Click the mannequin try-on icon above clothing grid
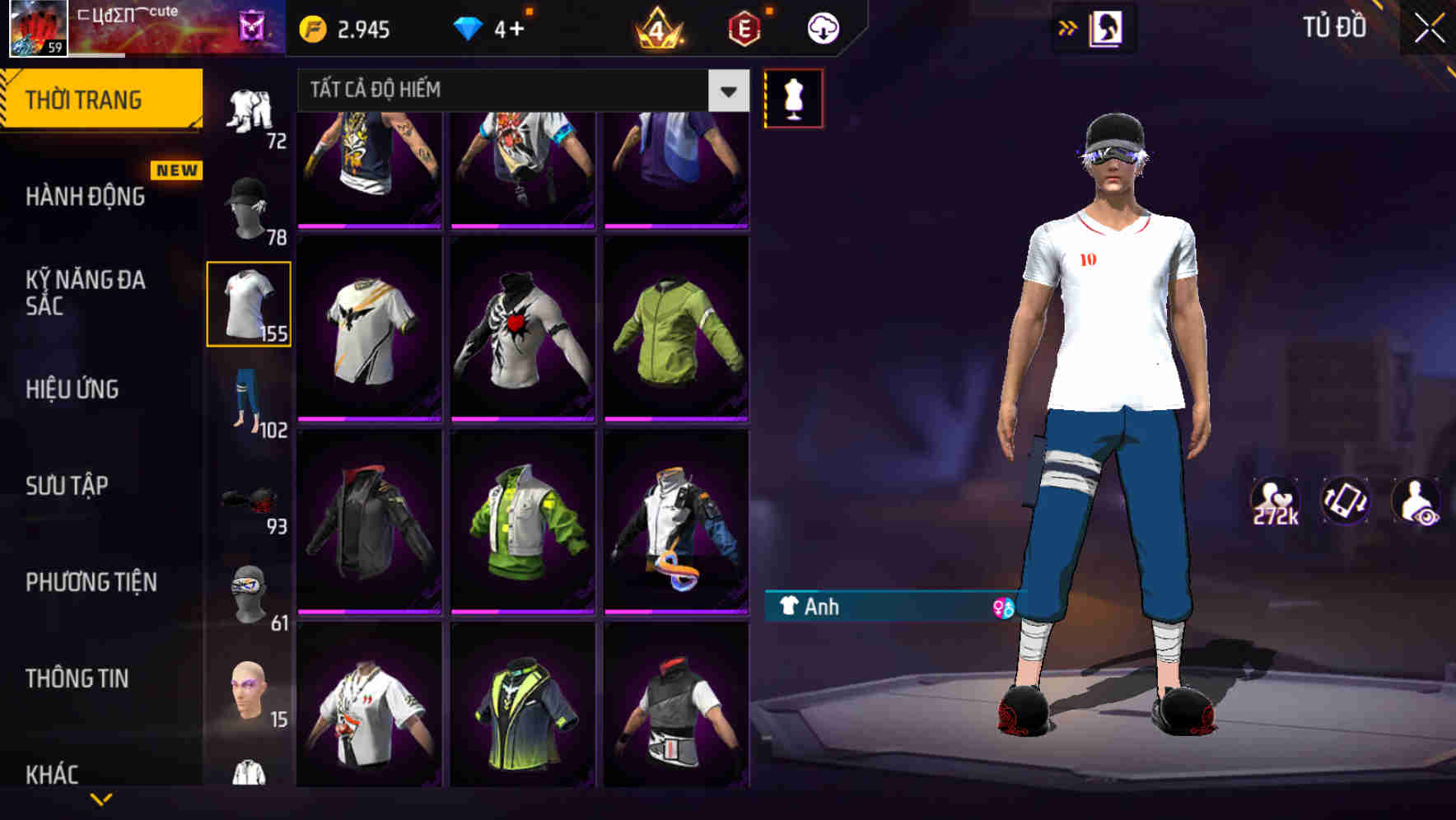The width and height of the screenshot is (1456, 820). tap(793, 97)
